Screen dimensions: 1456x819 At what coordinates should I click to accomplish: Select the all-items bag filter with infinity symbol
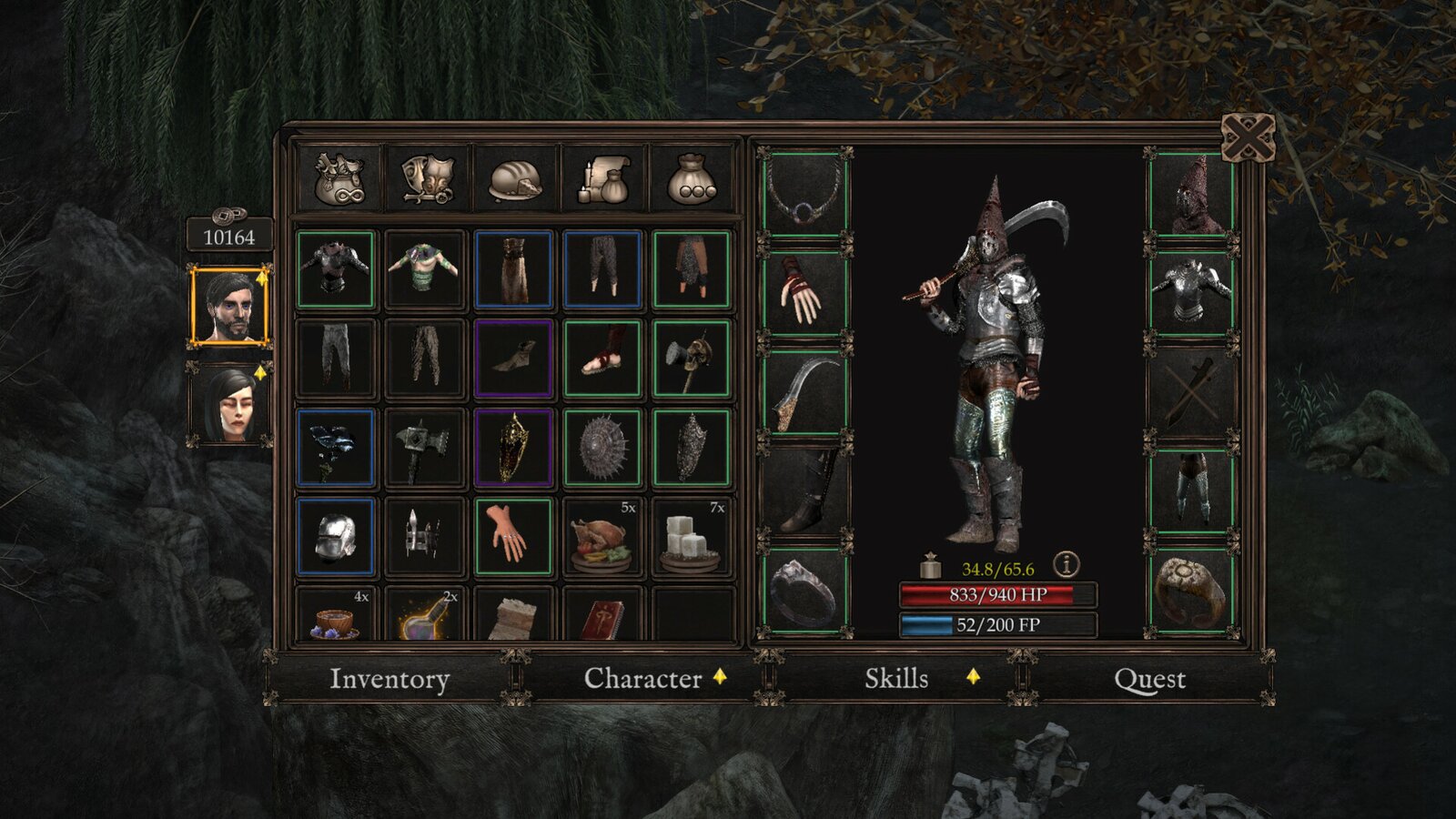point(341,179)
